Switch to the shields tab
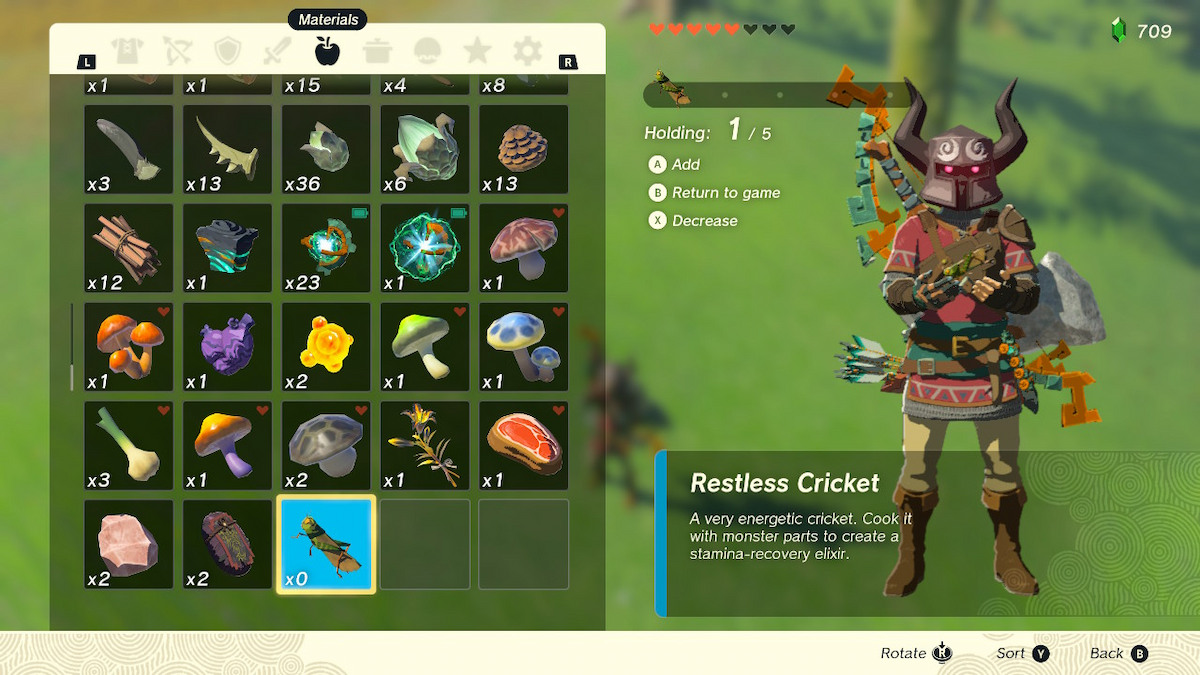 (x=227, y=50)
